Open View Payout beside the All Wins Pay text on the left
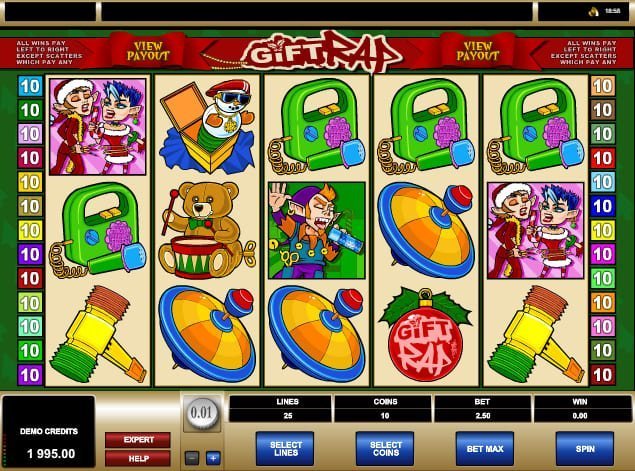This screenshot has height=471, width=635. [147, 49]
